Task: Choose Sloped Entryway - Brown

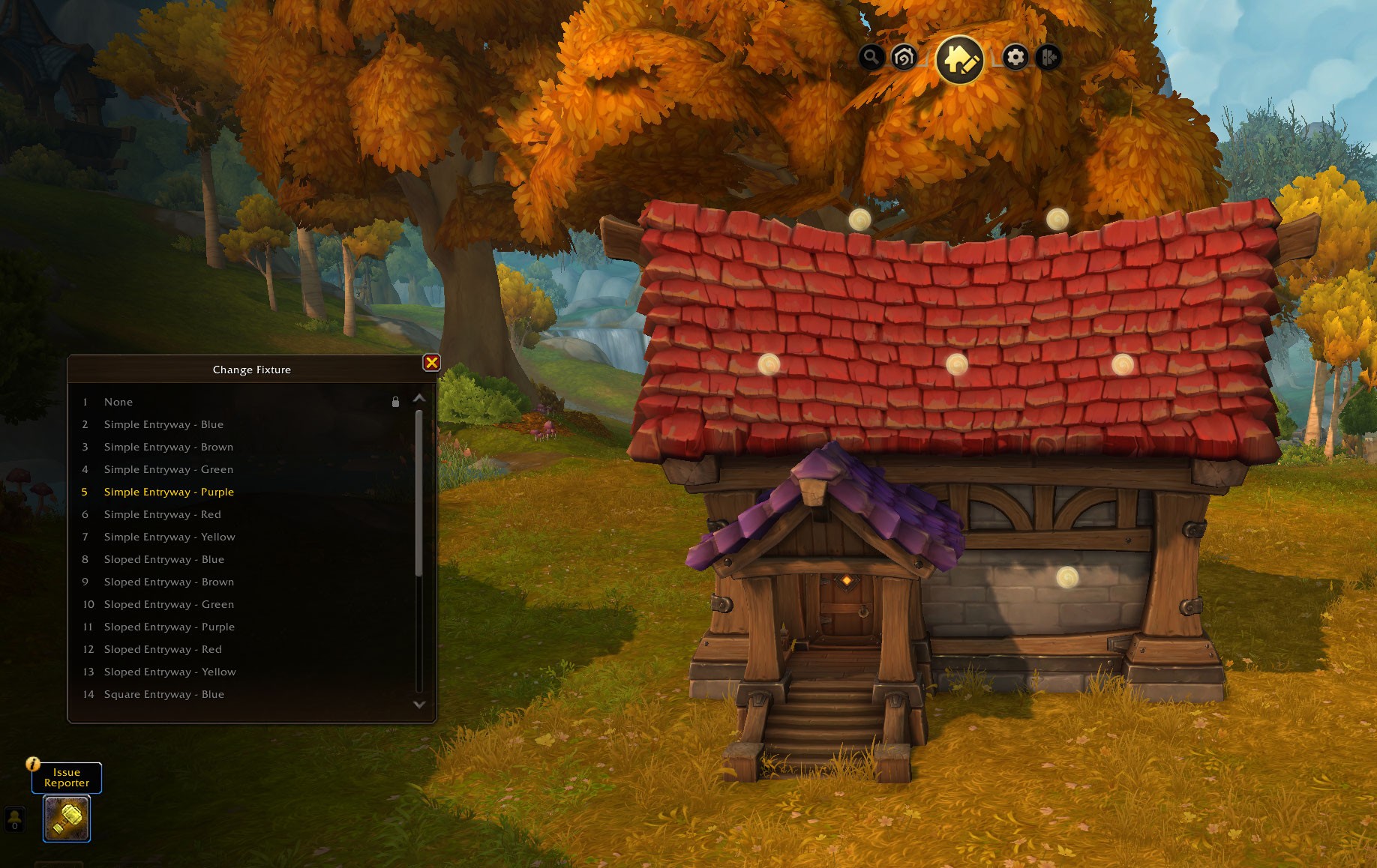Action: 169,582
